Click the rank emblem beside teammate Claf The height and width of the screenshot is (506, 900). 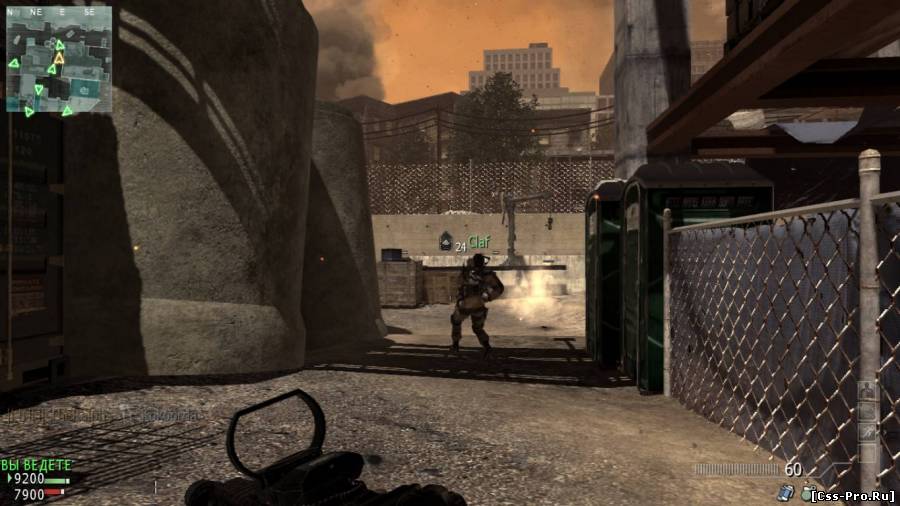445,241
